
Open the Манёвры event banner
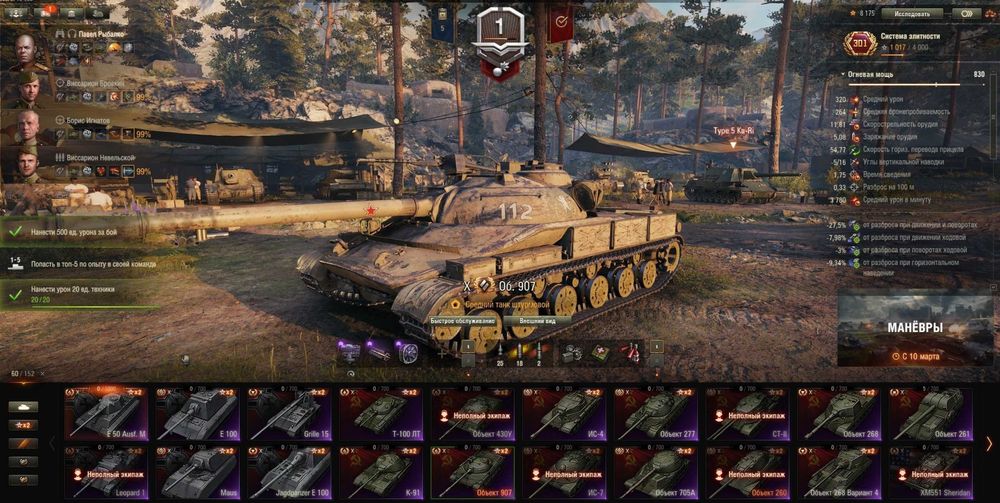tap(915, 331)
